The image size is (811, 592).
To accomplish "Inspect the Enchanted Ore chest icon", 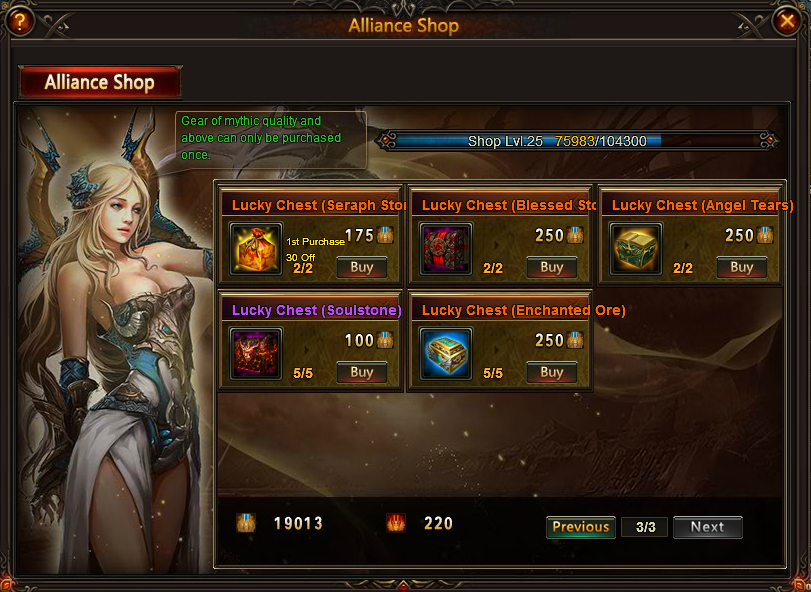I will (x=446, y=353).
